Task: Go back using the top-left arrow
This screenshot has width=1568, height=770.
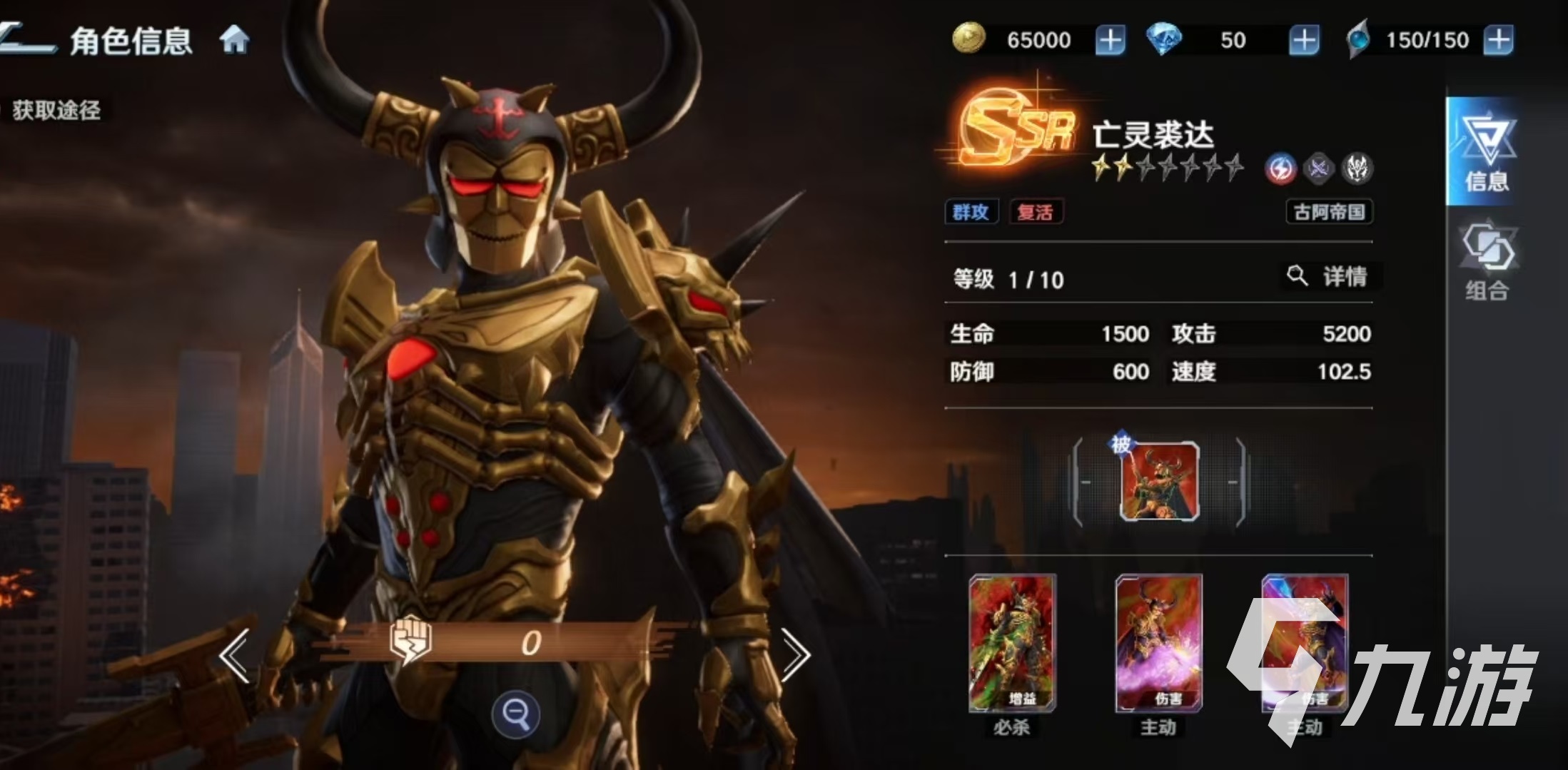Action: click(27, 39)
